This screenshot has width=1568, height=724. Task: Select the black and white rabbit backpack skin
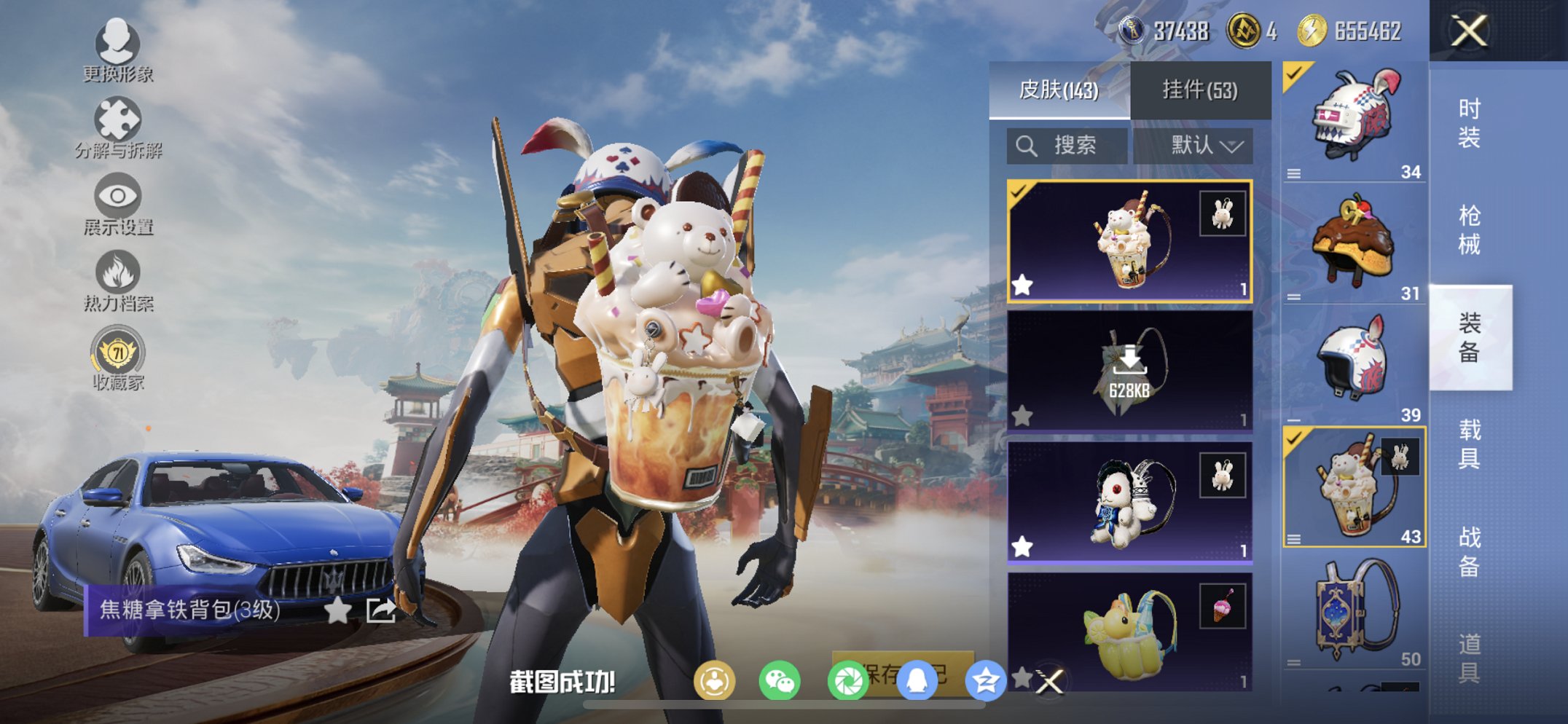(x=1129, y=503)
